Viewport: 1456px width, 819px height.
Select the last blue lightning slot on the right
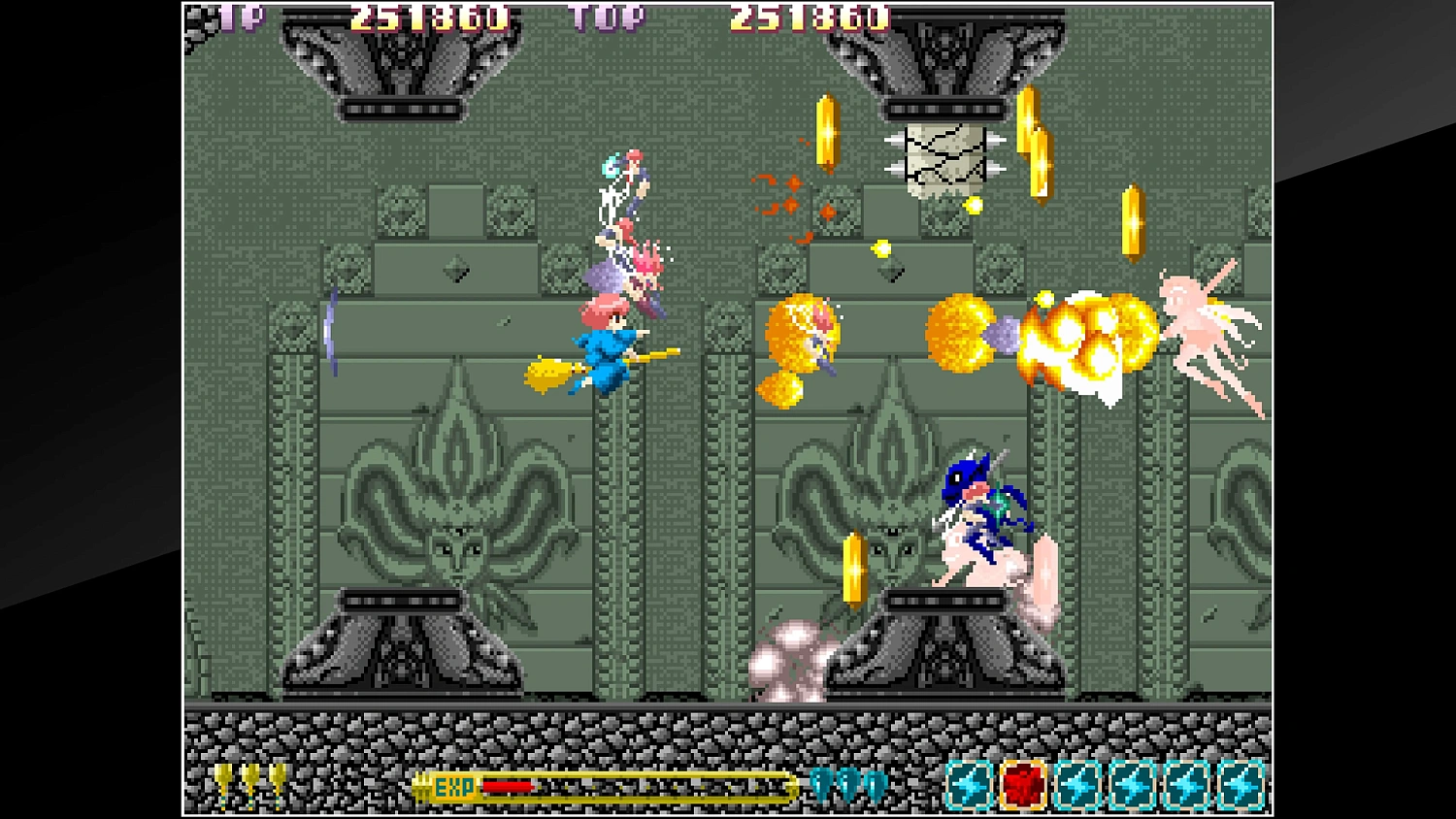[1242, 784]
